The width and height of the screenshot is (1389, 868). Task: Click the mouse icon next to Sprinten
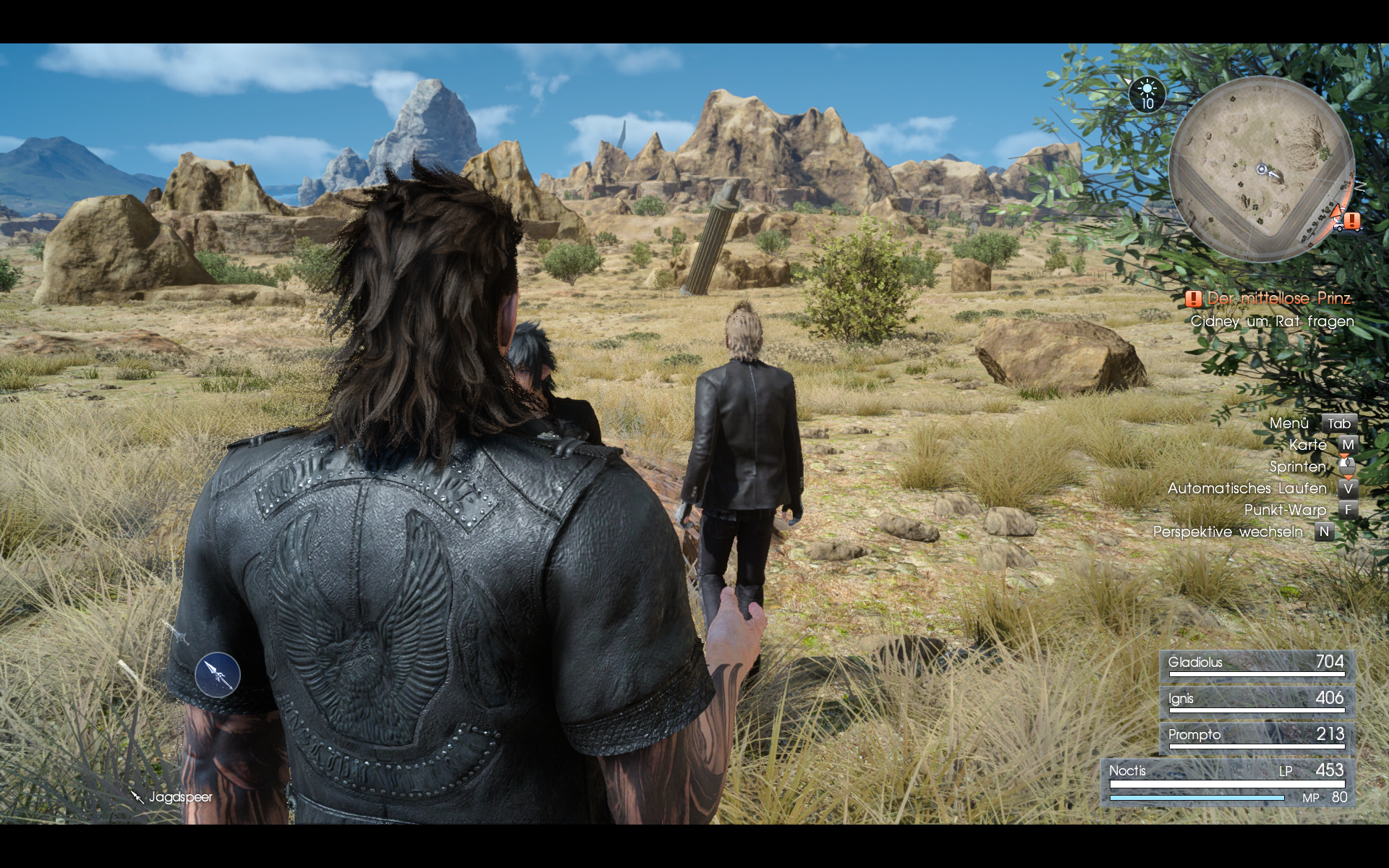pos(1347,467)
